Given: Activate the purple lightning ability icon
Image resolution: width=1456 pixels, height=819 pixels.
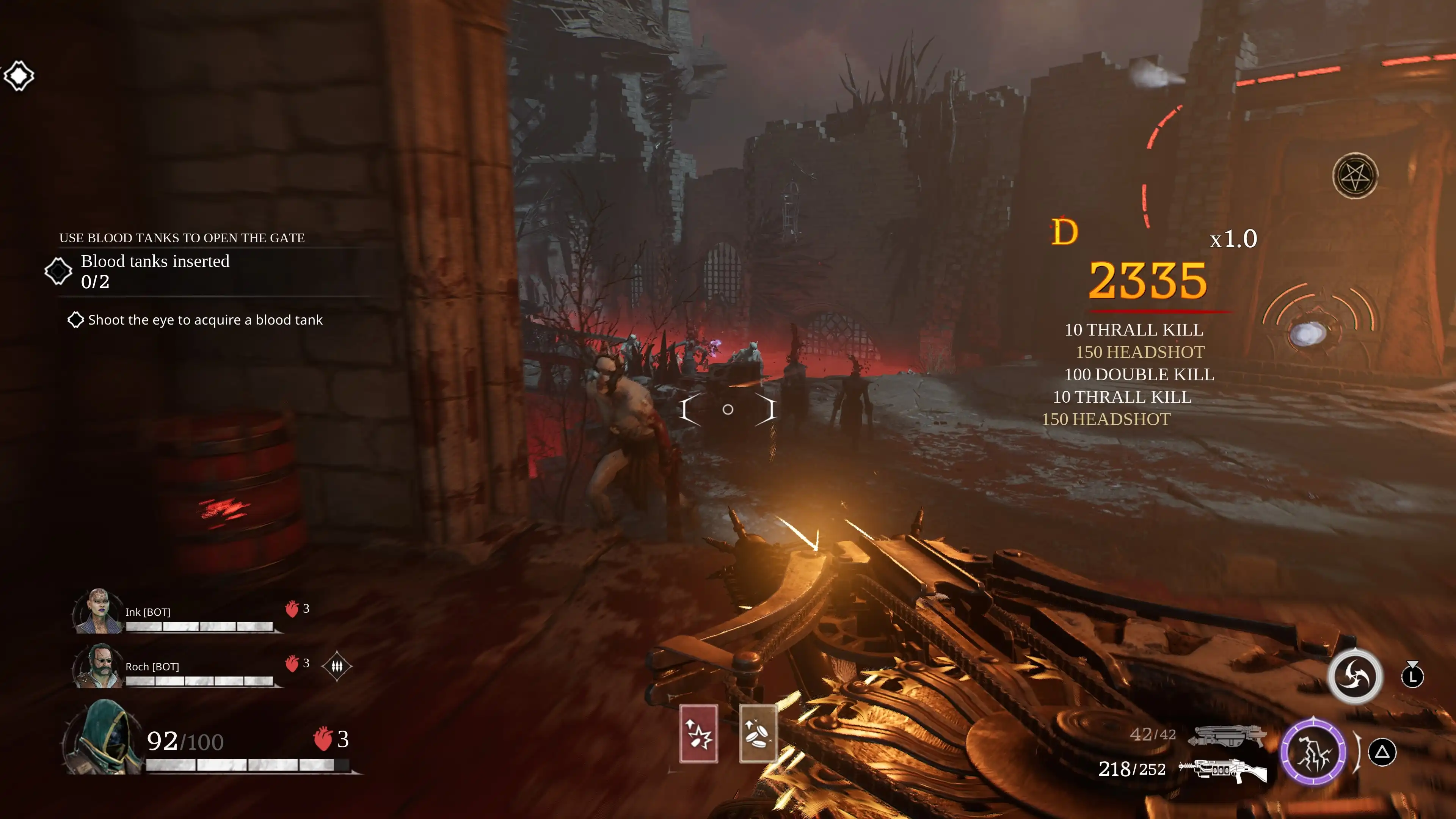Looking at the screenshot, I should pyautogui.click(x=1313, y=752).
